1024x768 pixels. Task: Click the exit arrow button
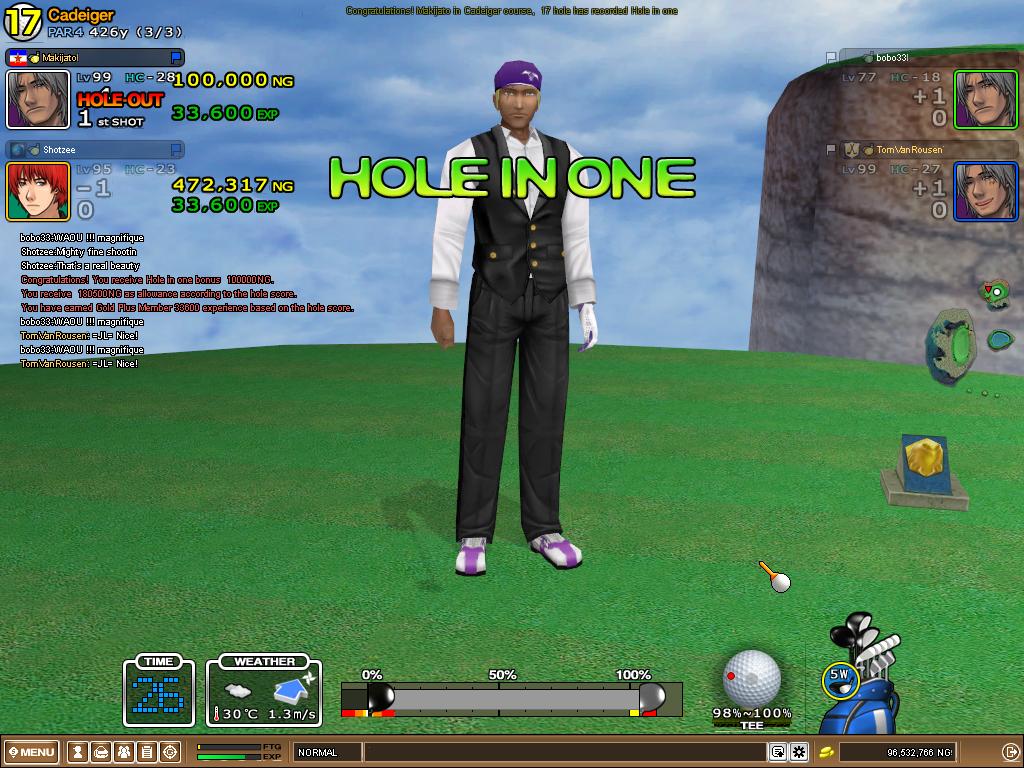pyautogui.click(x=1010, y=752)
